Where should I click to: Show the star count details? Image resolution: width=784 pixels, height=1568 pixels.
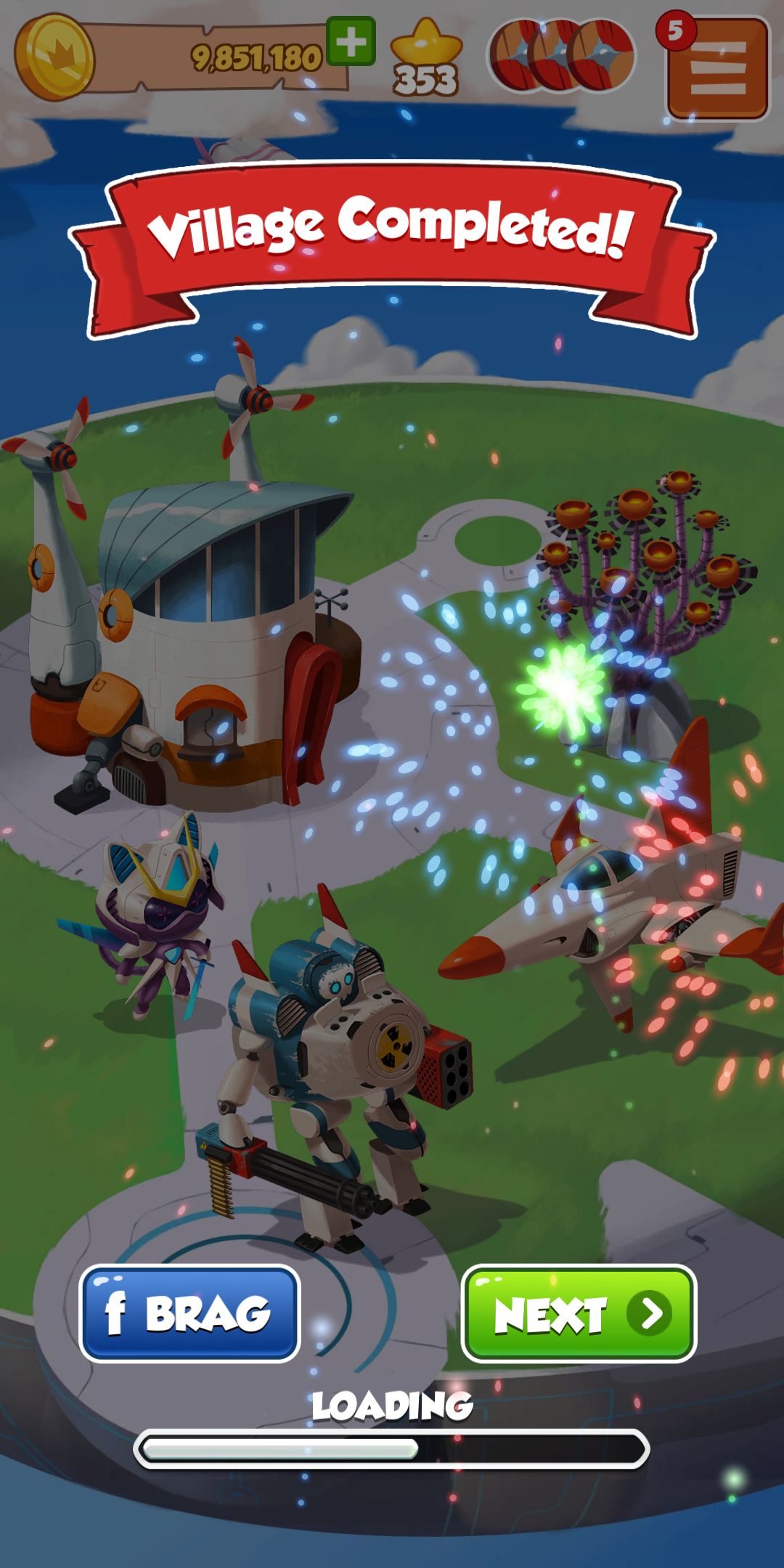click(x=426, y=60)
